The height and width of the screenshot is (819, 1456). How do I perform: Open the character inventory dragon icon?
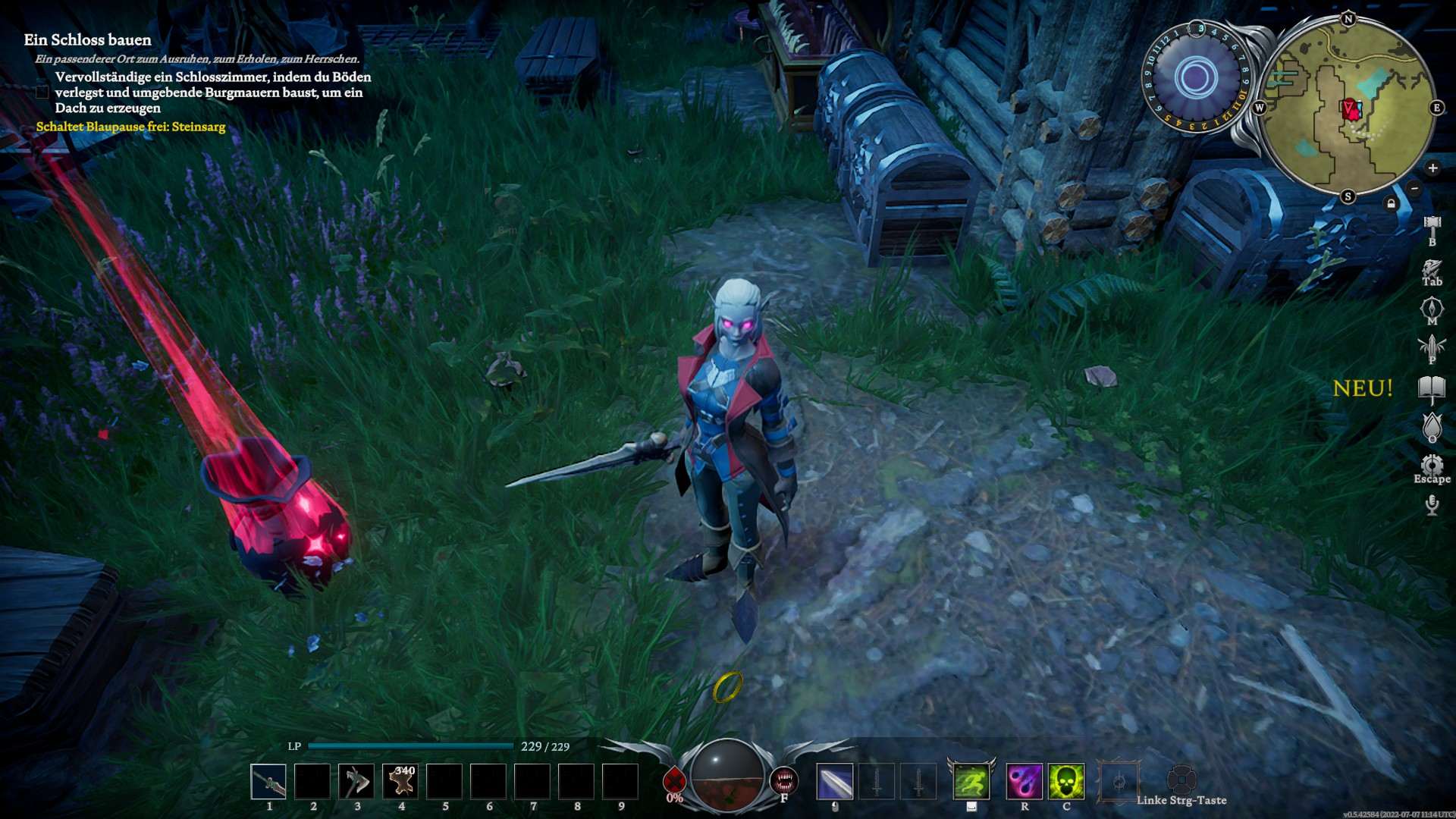coord(1432,269)
